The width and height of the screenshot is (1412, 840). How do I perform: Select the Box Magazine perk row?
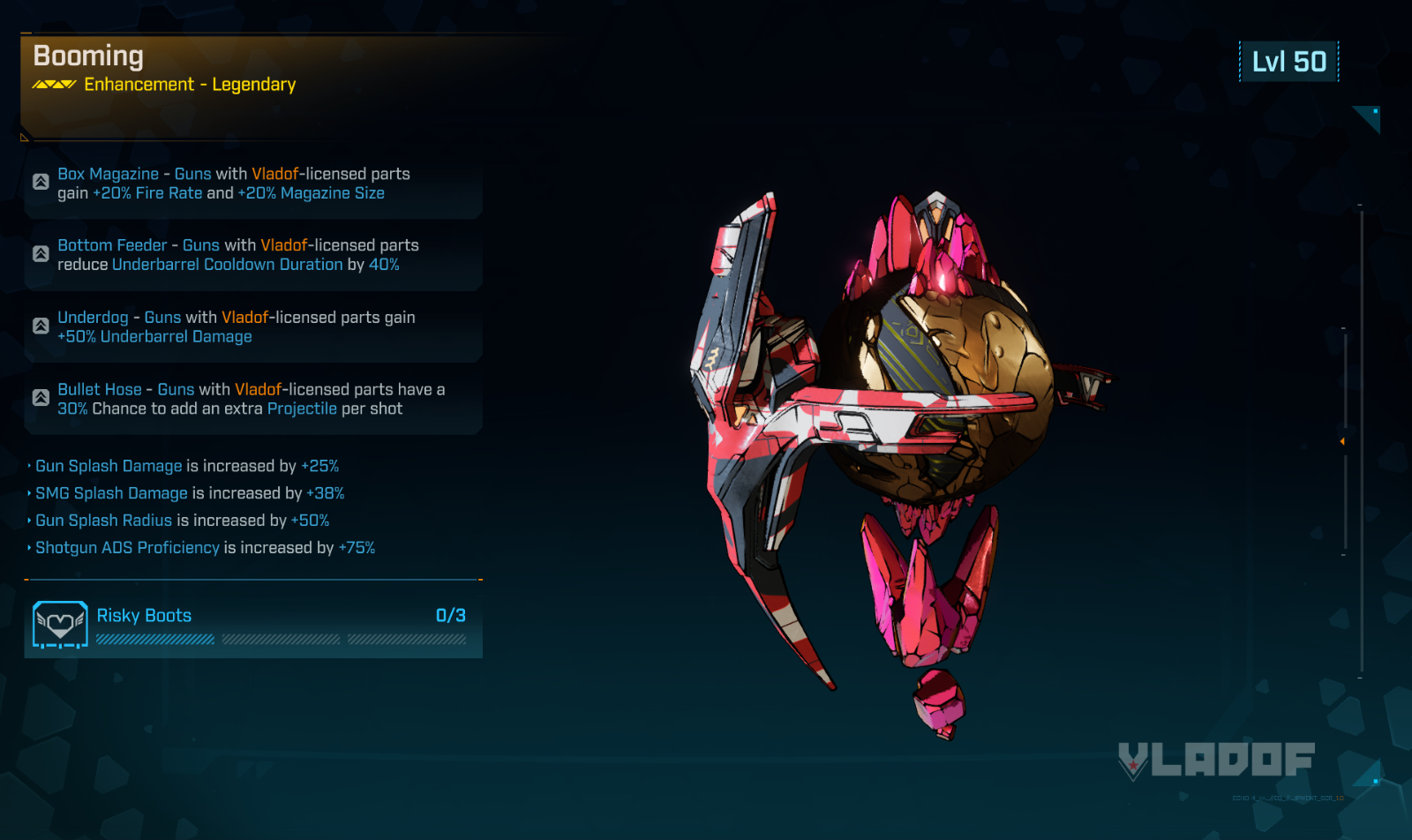click(253, 184)
